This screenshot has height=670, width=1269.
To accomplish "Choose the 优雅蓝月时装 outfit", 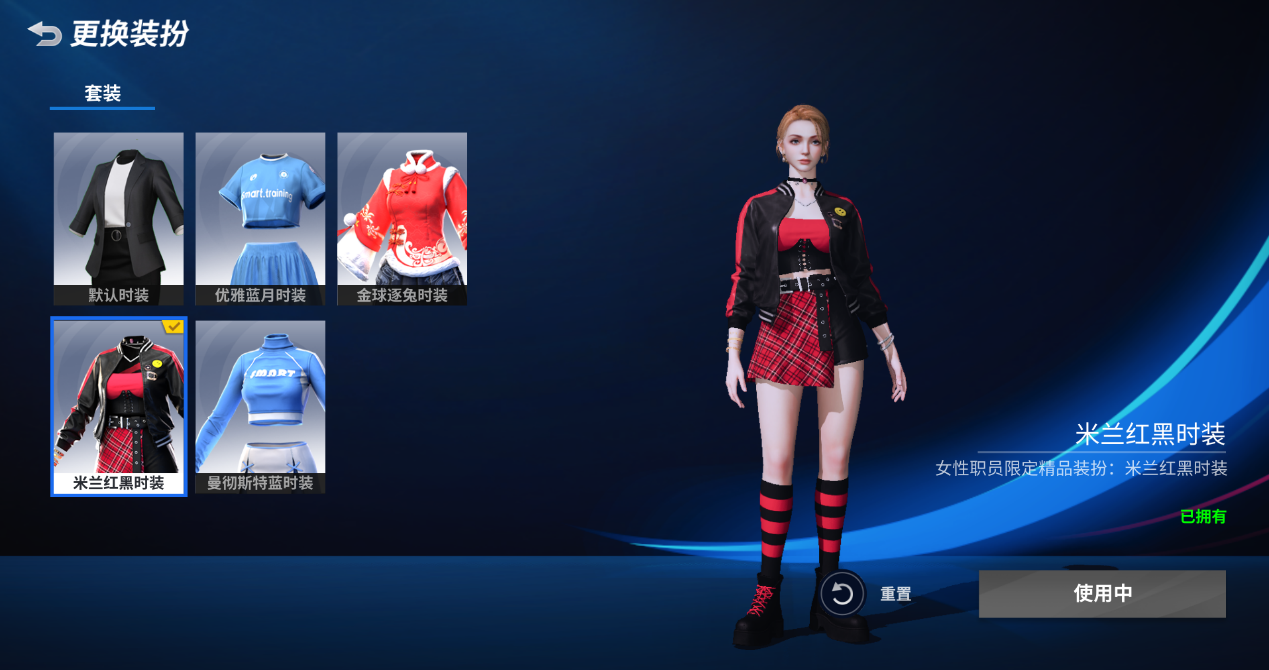I will coord(260,218).
